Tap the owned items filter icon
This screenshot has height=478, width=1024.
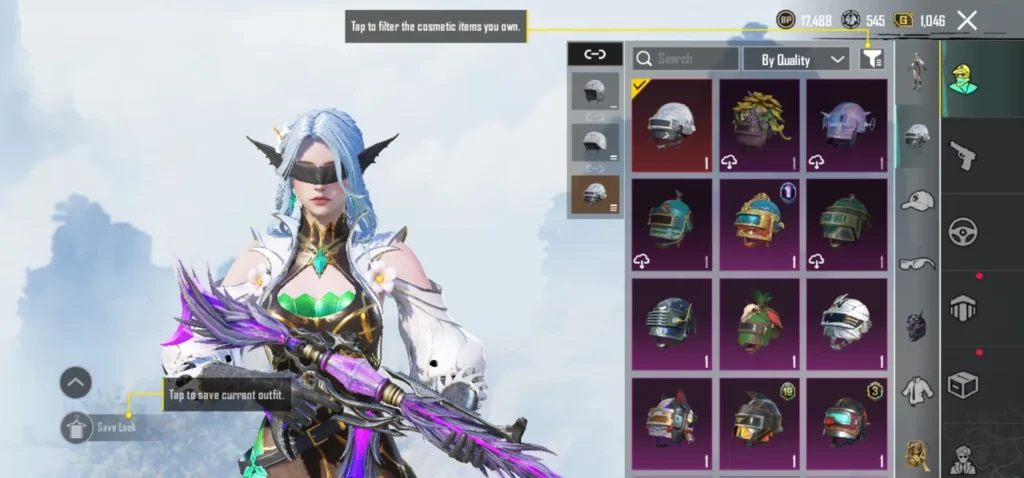pyautogui.click(x=872, y=59)
